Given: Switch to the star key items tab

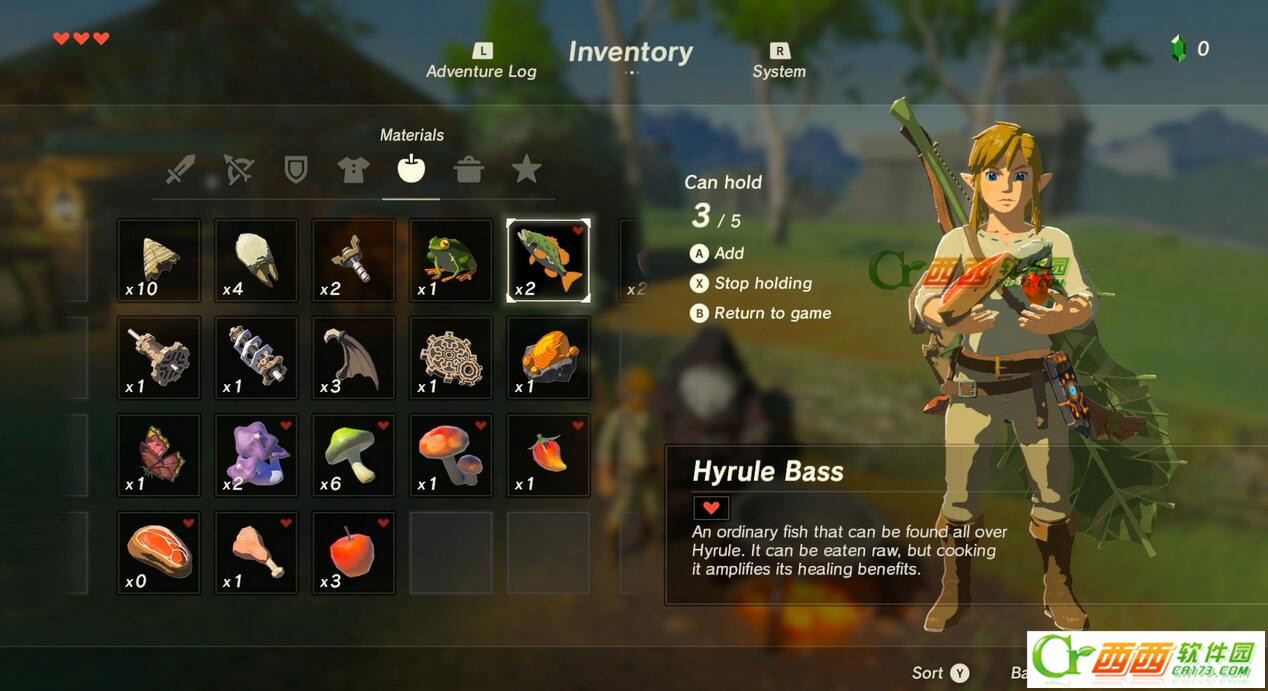Looking at the screenshot, I should point(526,170).
